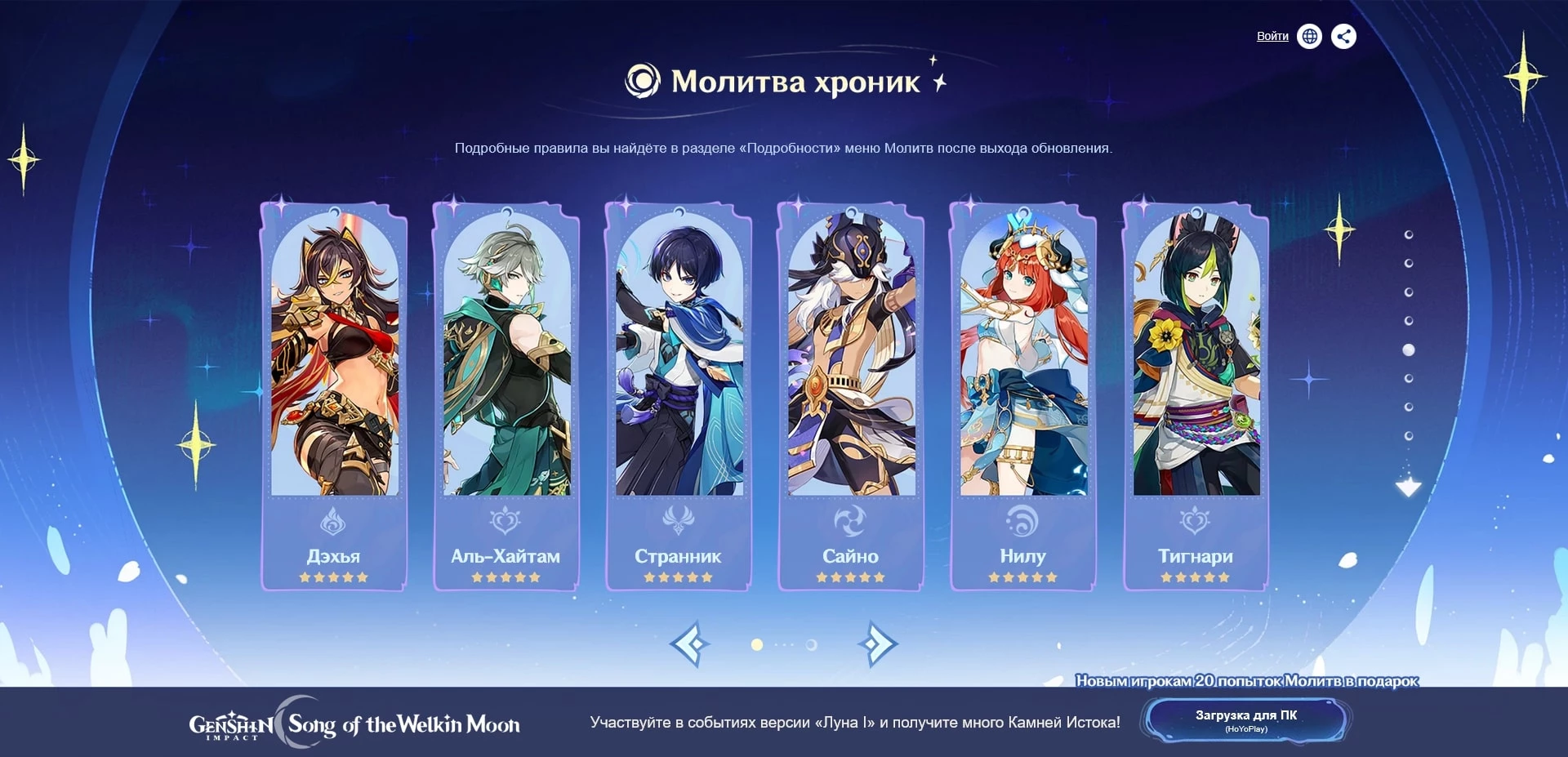Click the five-star rating under Нилу
The width and height of the screenshot is (1568, 757).
[1022, 577]
